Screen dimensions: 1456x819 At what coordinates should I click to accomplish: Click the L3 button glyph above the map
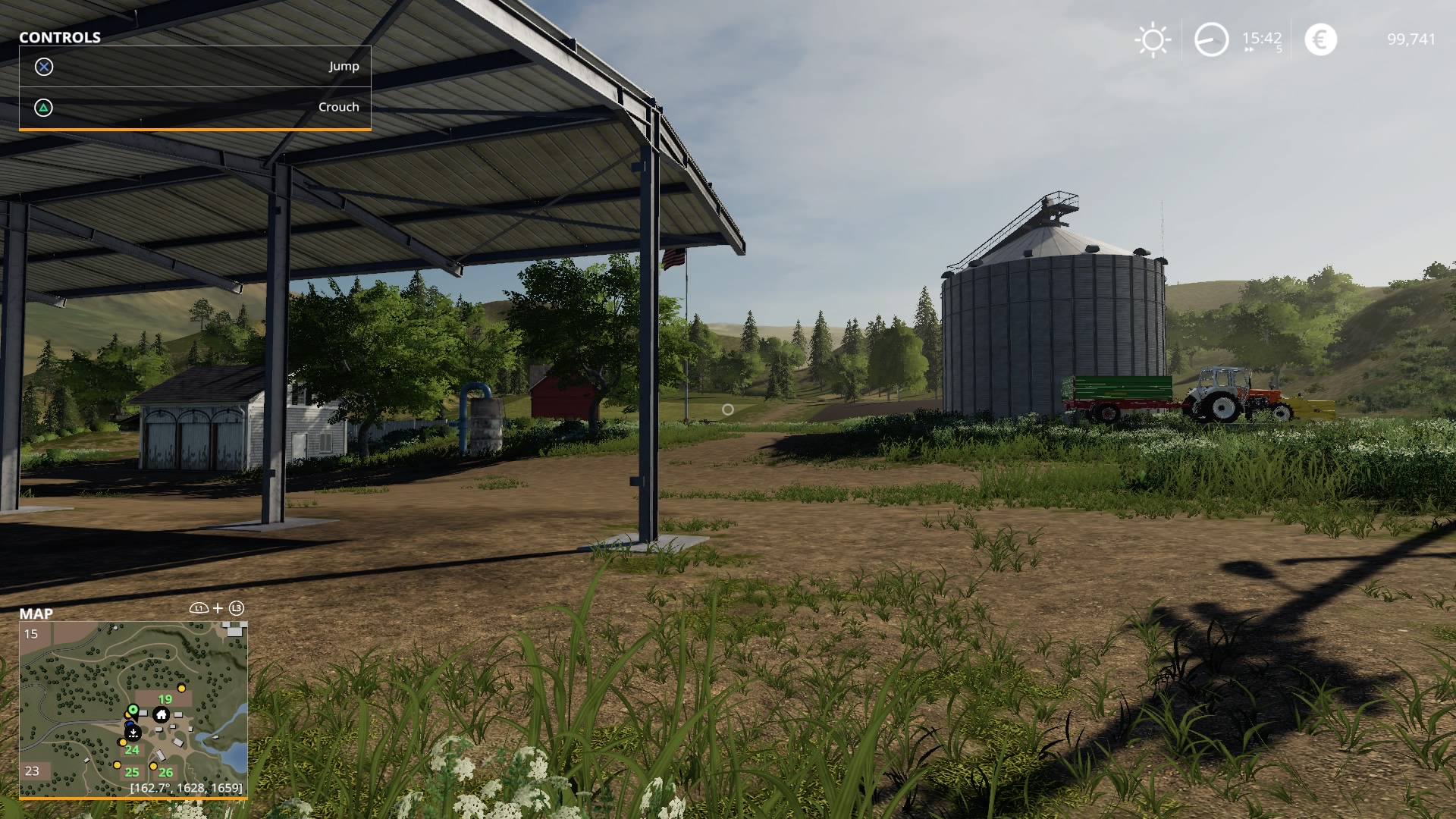(237, 608)
